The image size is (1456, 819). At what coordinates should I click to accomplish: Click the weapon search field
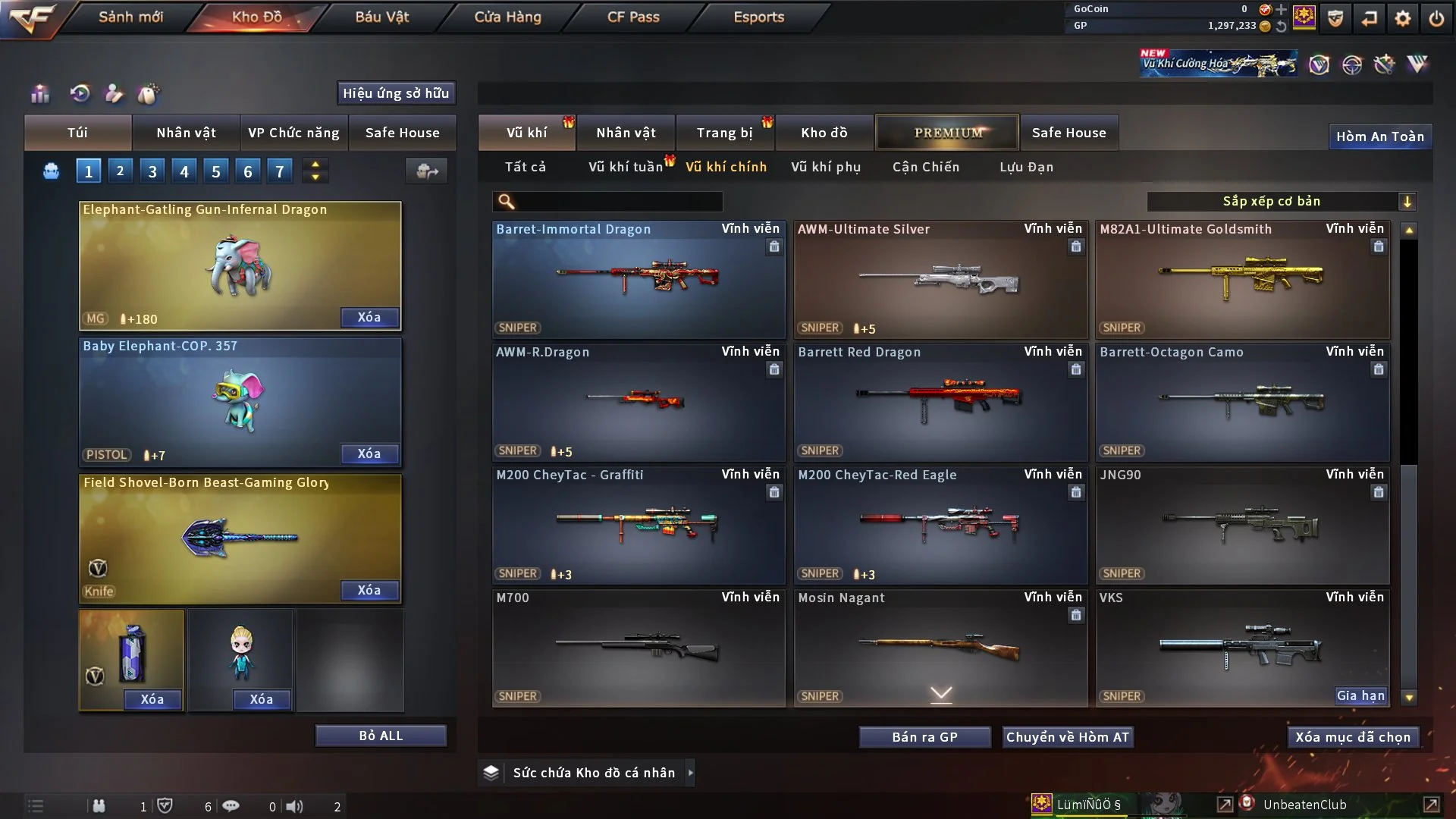618,202
